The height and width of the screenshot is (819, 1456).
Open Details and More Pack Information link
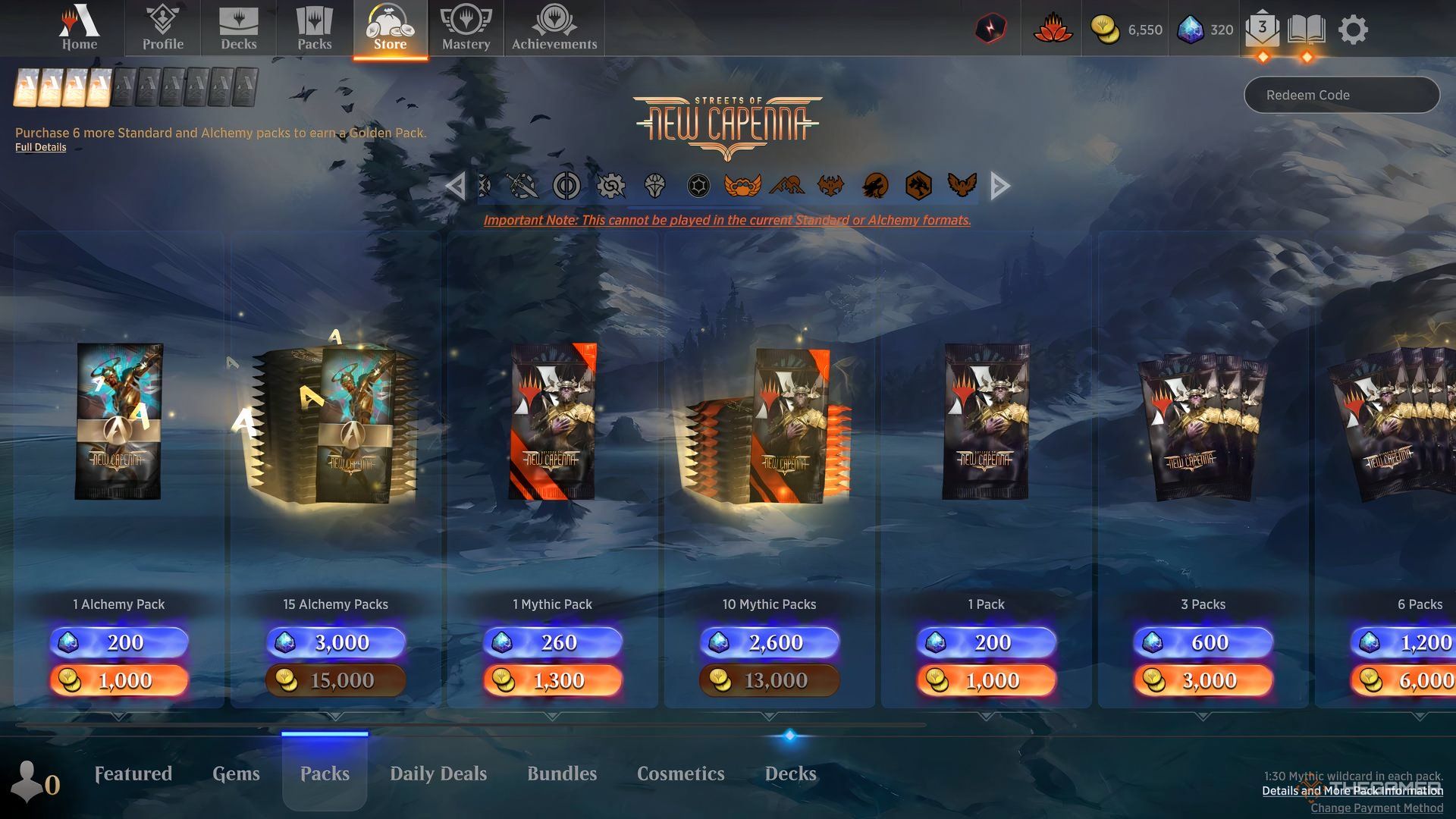pos(1352,791)
